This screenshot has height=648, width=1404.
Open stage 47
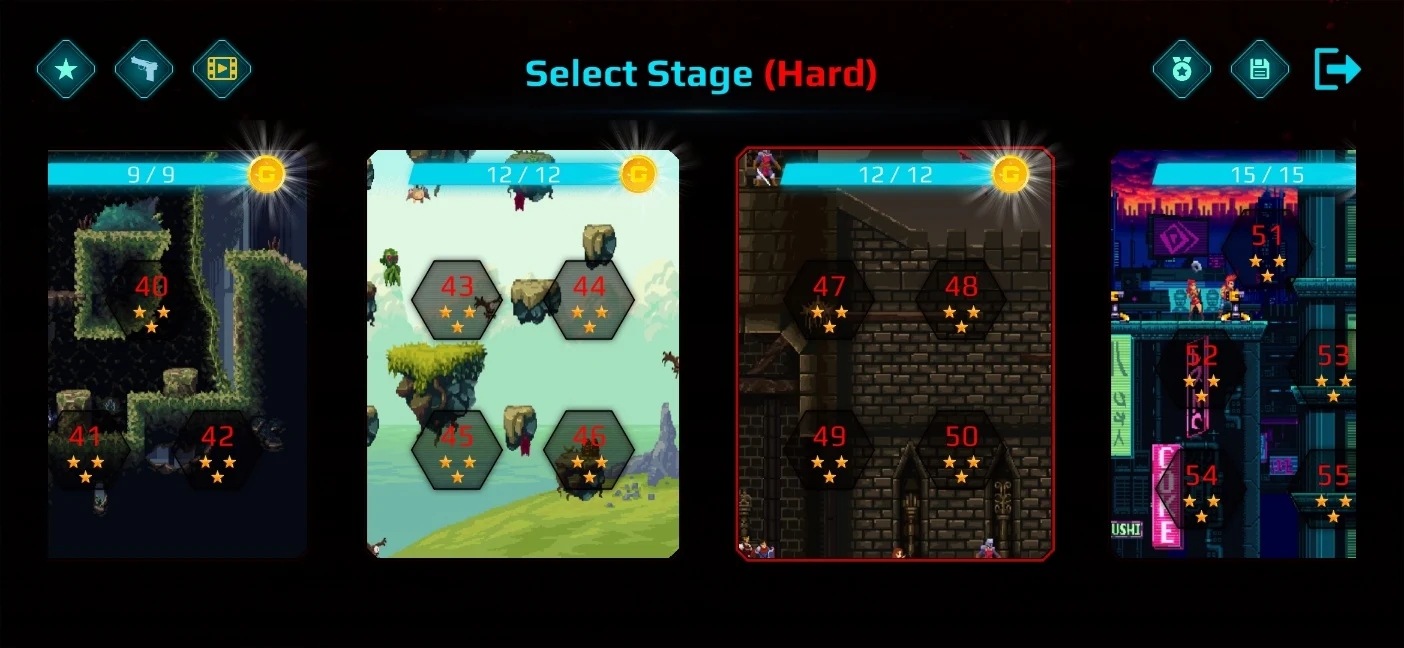(x=829, y=299)
